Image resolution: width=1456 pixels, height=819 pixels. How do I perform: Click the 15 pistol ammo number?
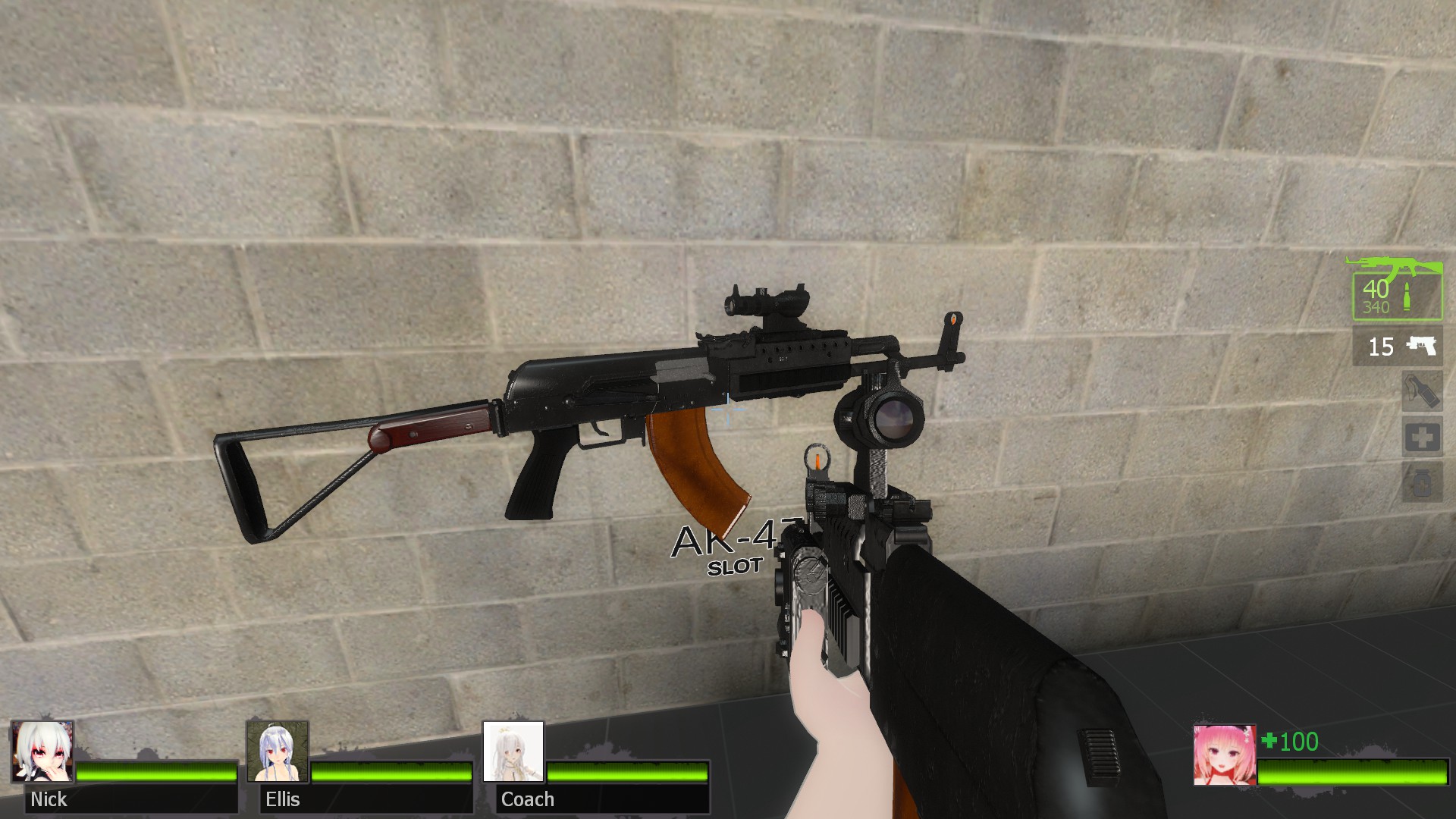pos(1381,347)
